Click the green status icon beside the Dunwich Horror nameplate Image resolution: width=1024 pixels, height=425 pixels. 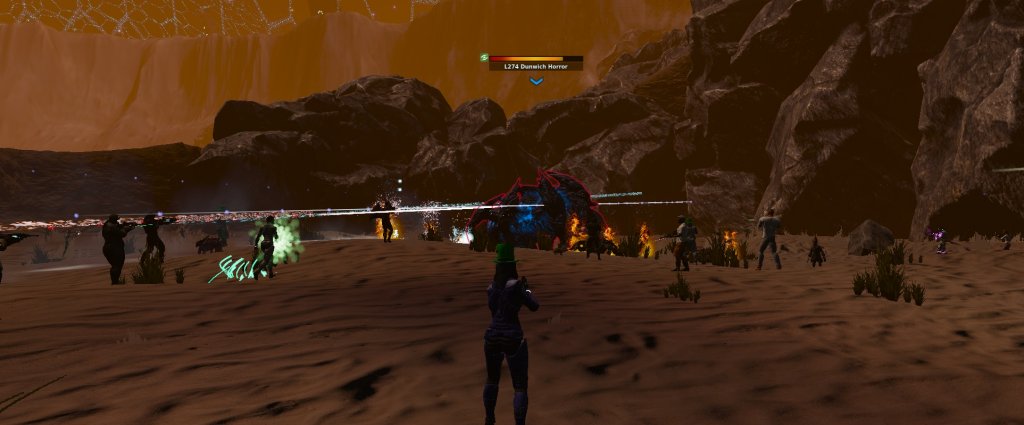(483, 58)
